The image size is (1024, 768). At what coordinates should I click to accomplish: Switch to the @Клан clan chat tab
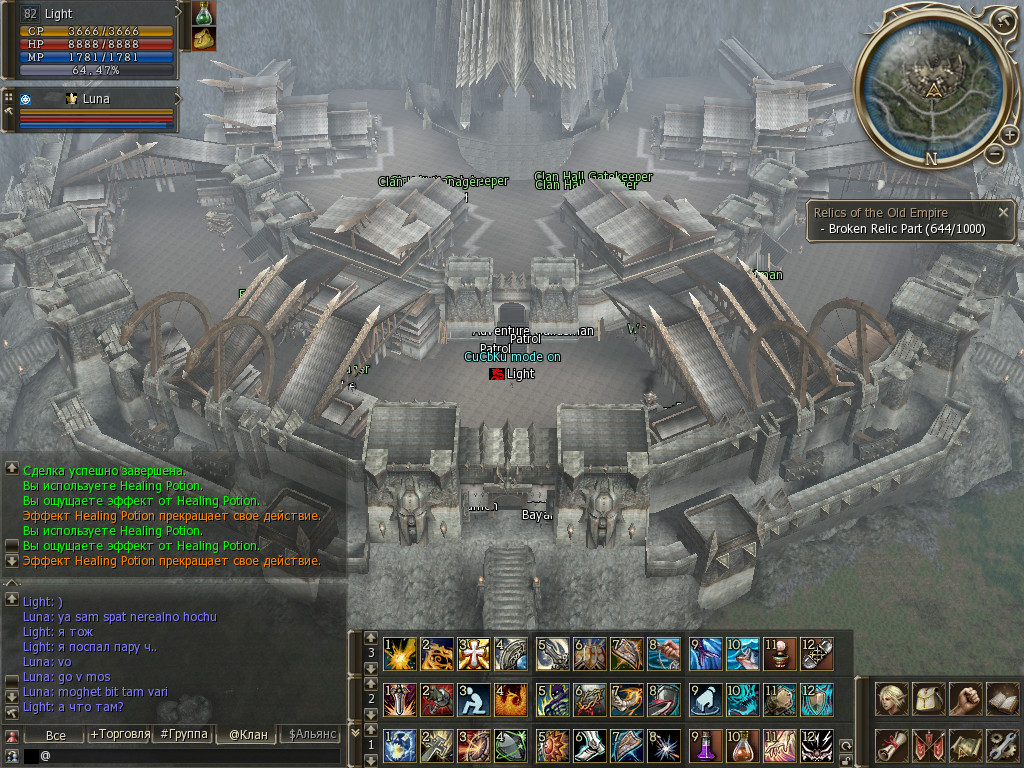pos(248,735)
